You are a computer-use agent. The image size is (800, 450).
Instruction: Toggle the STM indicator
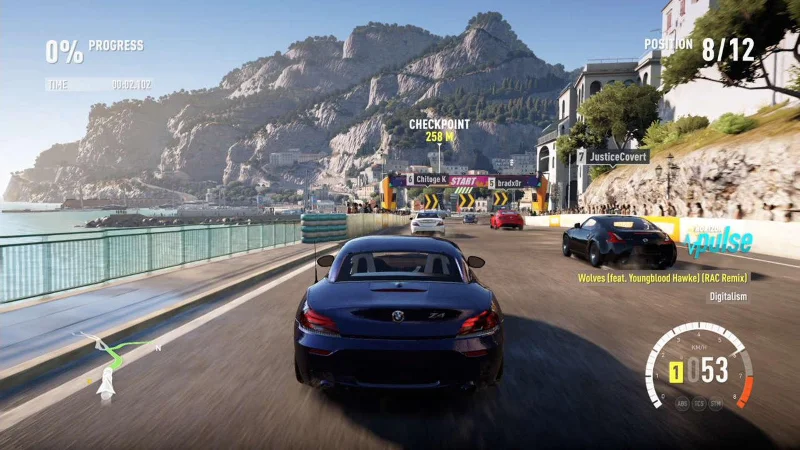(715, 403)
